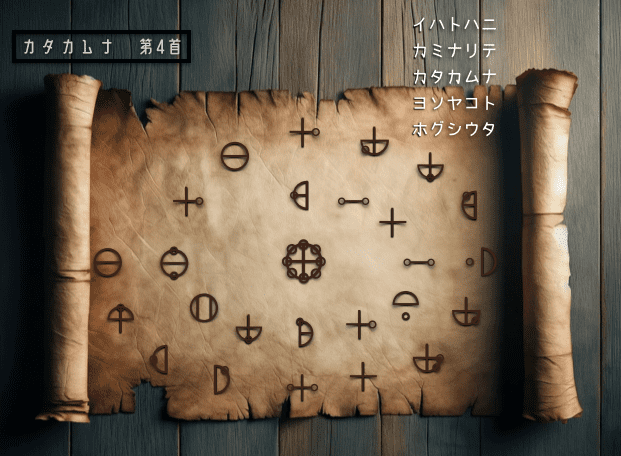Pick the circle with dots above and below

(174, 263)
